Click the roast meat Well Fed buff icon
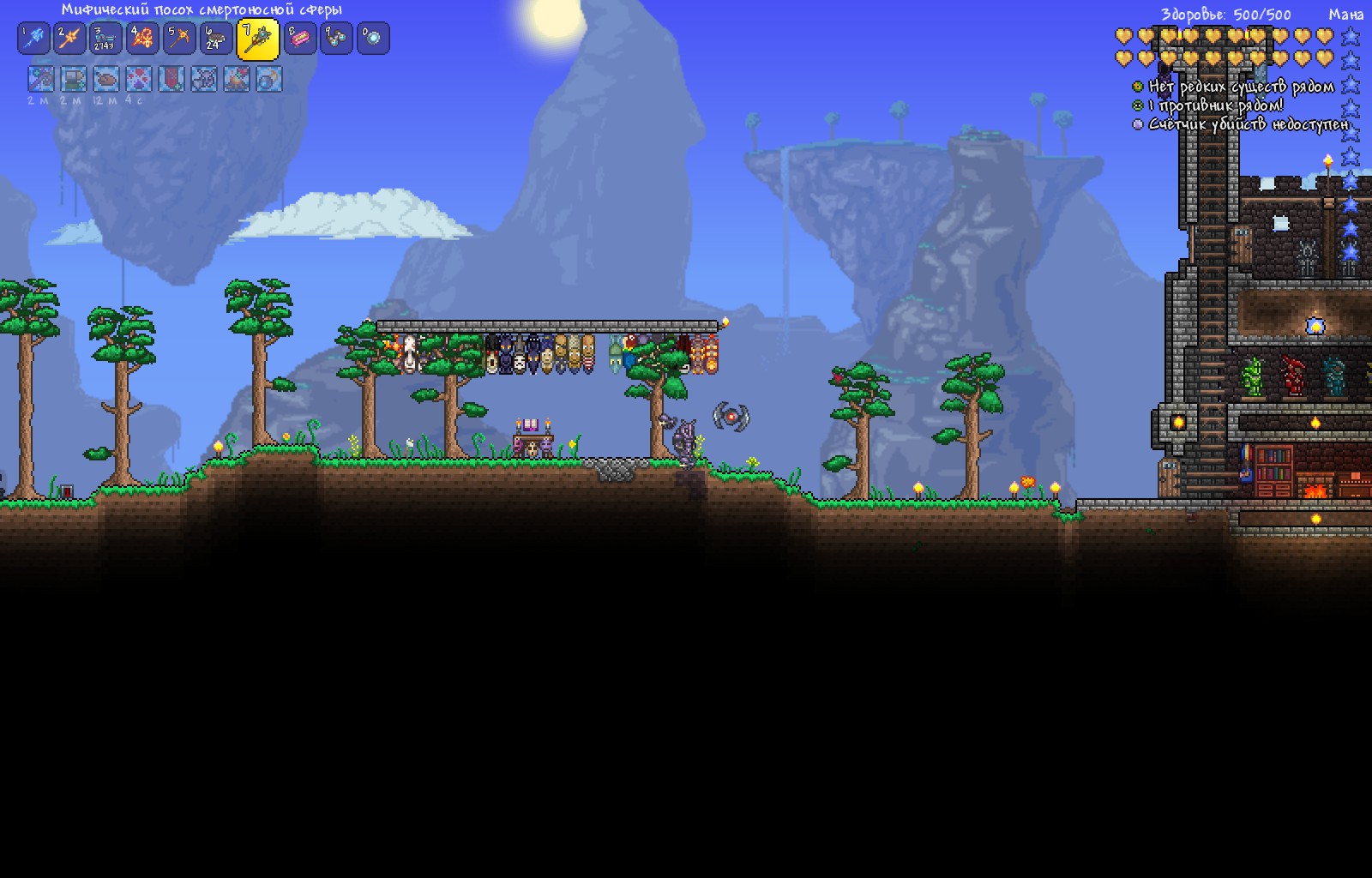This screenshot has height=878, width=1372. click(106, 79)
